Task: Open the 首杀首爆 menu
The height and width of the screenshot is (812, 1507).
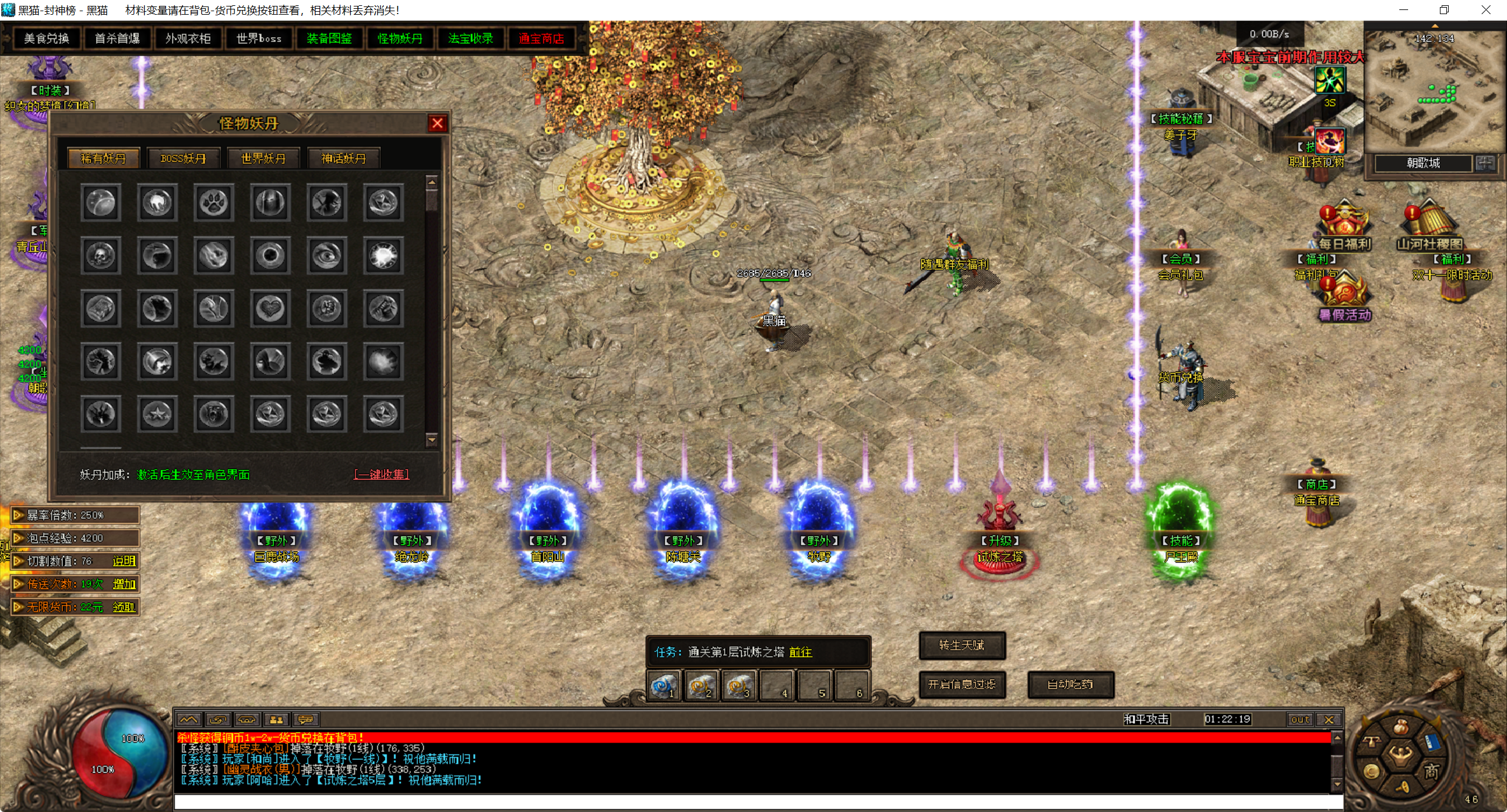Action: click(x=117, y=38)
